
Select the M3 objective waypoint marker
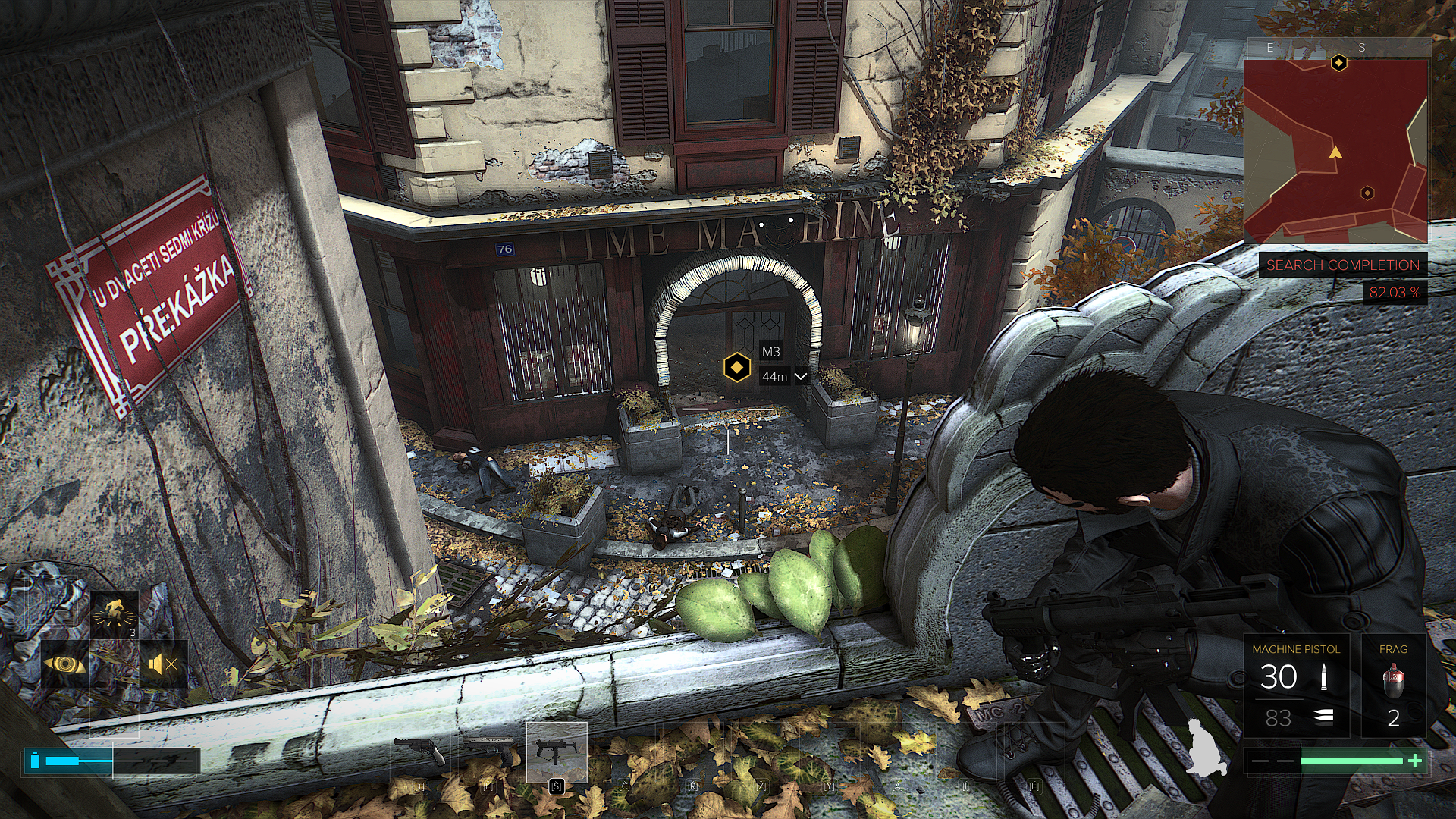736,368
